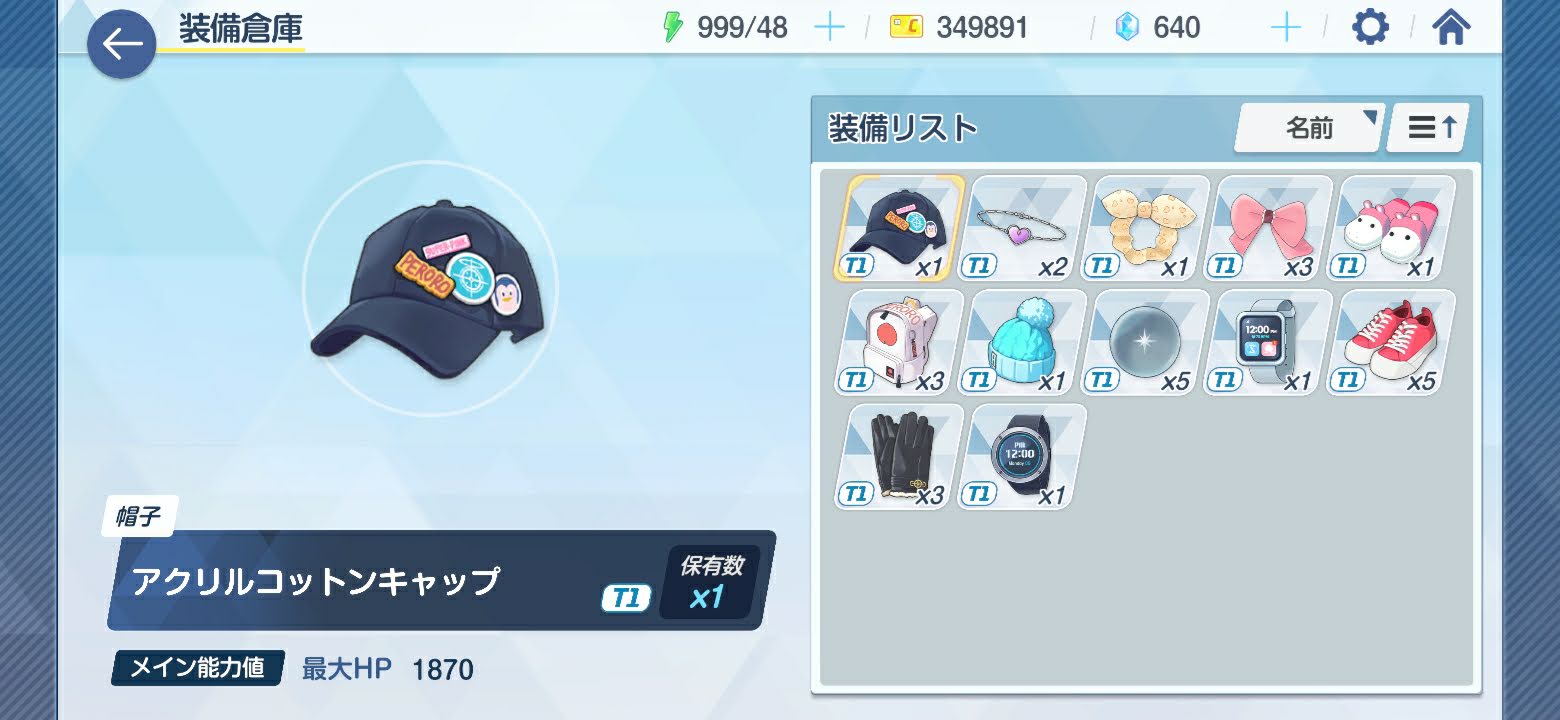This screenshot has height=720, width=1560.
Task: Tap the sort order arrow icon beside 名前
Action: [1427, 127]
